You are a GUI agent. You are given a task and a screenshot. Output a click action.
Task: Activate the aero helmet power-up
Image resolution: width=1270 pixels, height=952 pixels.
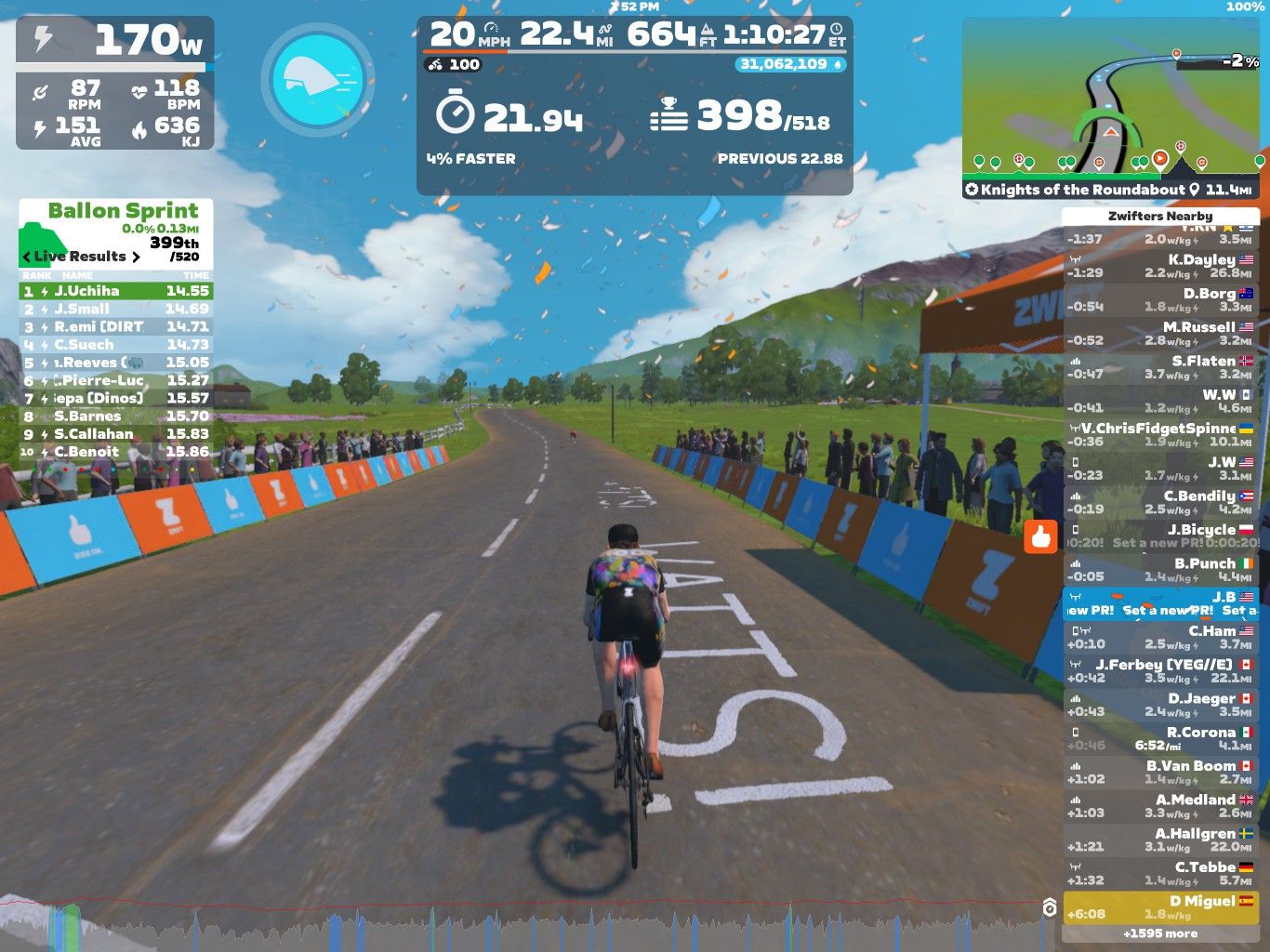point(317,79)
